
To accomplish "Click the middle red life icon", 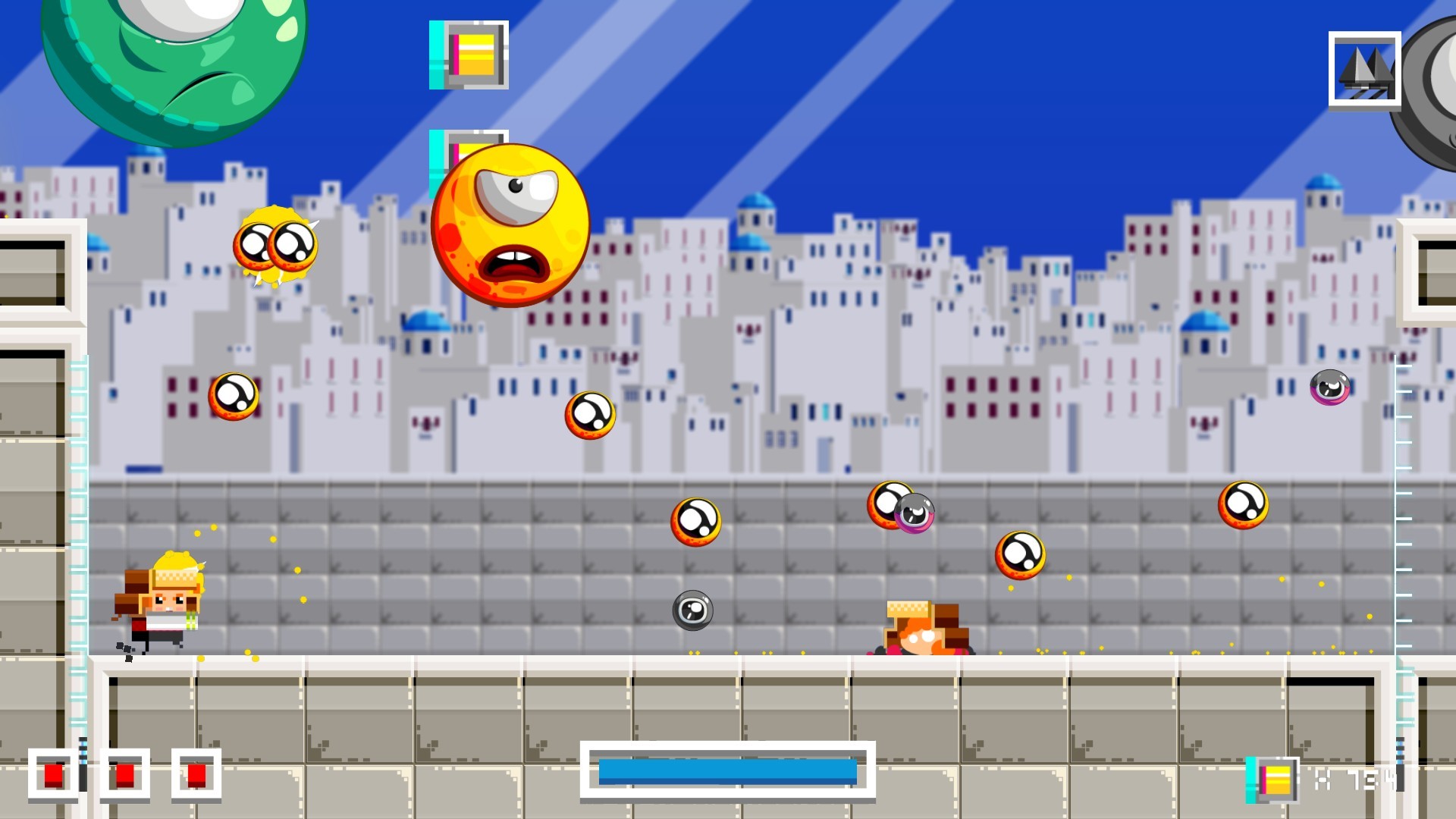I will click(x=125, y=777).
